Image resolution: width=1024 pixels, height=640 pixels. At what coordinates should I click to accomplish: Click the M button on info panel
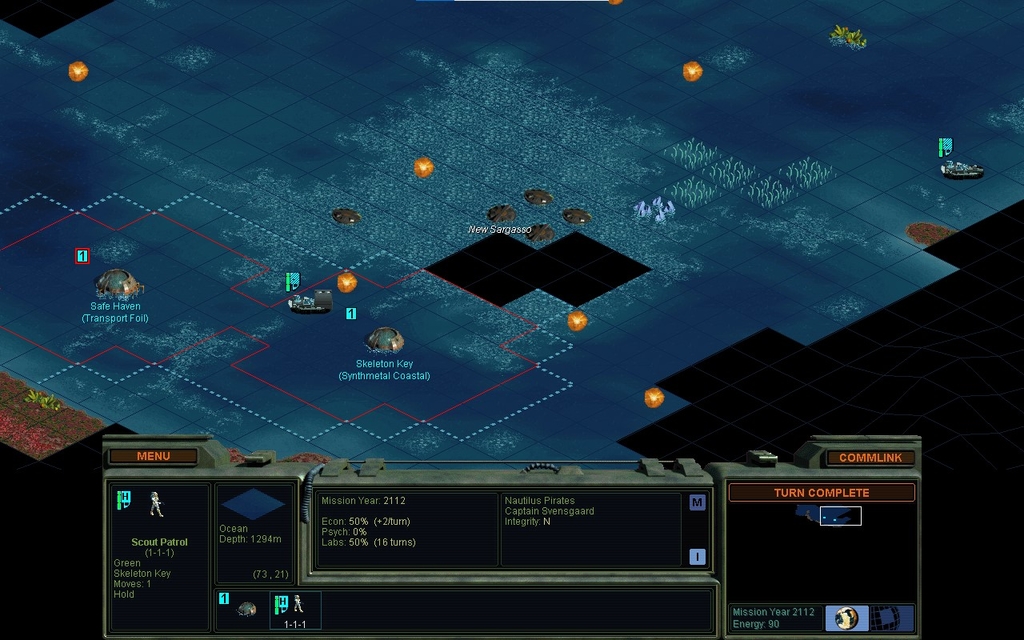[x=697, y=503]
